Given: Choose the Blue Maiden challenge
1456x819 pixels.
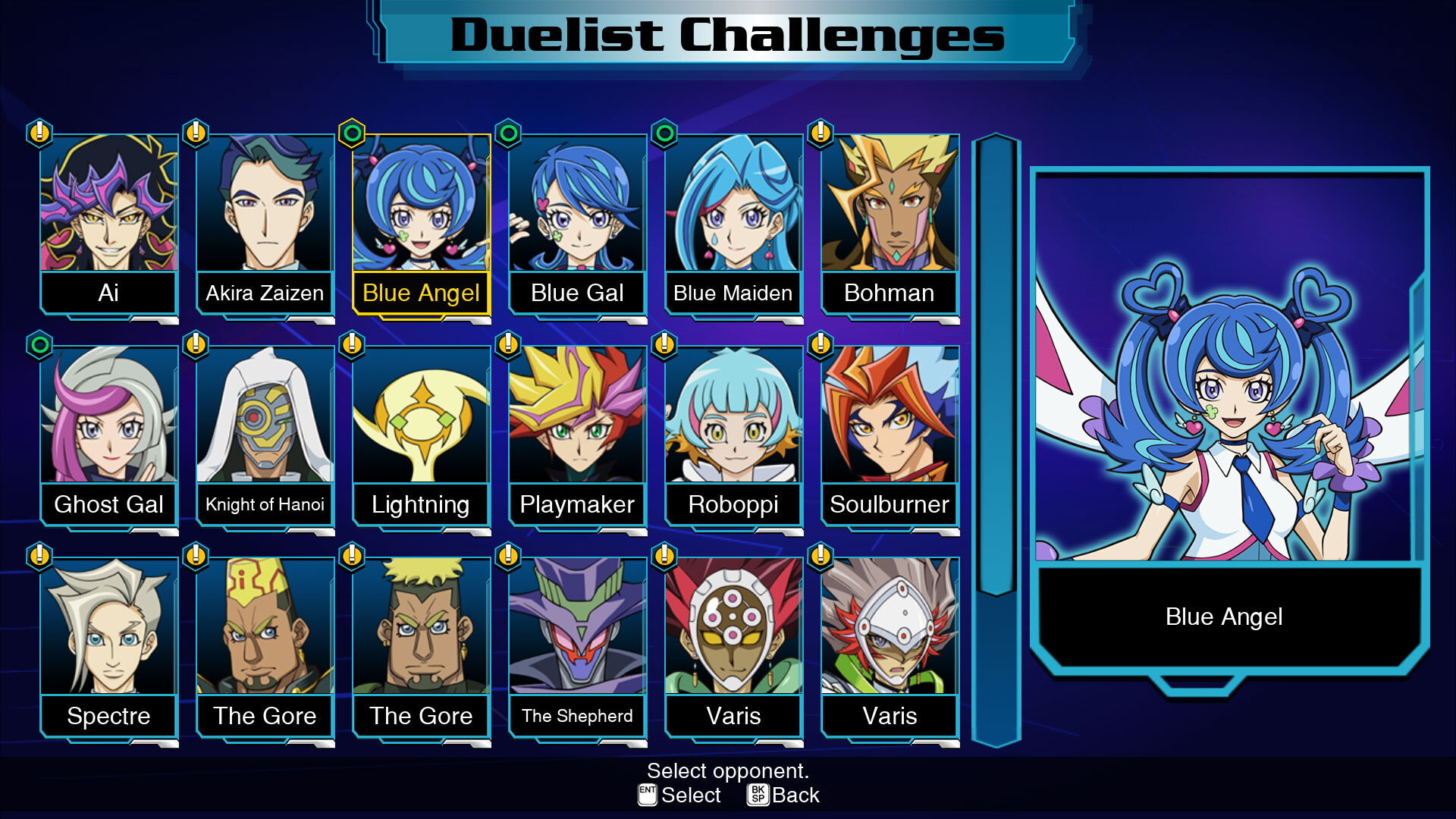Looking at the screenshot, I should coord(733,224).
